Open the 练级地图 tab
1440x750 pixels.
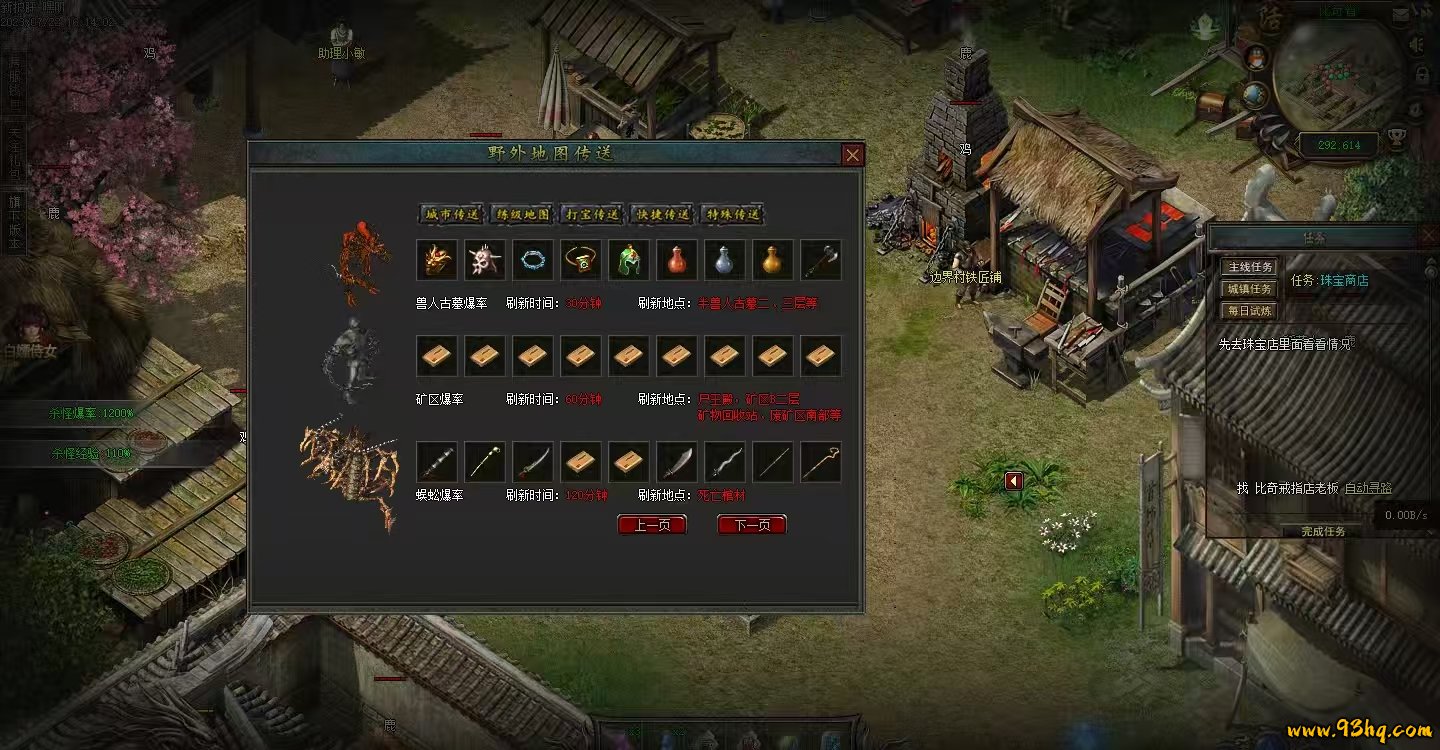point(523,215)
